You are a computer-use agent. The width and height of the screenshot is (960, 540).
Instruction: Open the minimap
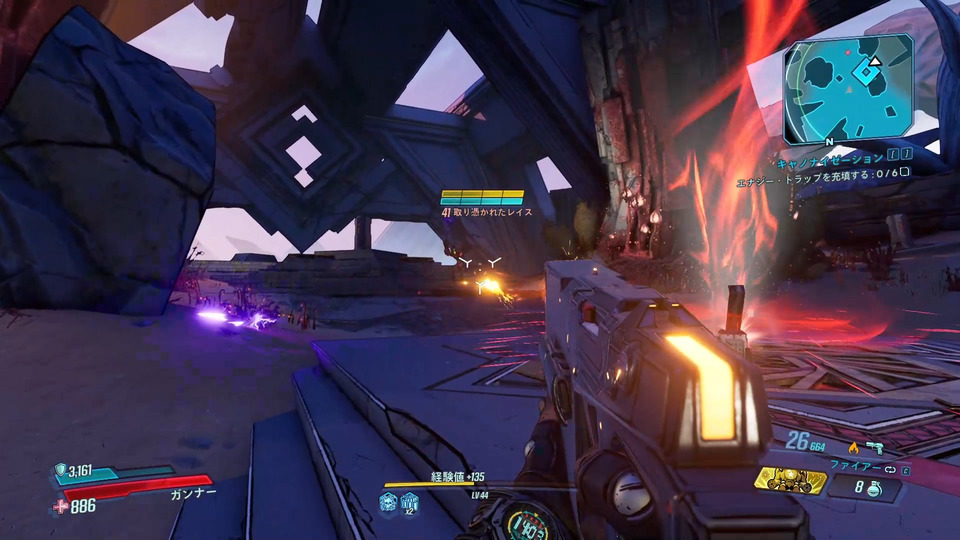(848, 88)
